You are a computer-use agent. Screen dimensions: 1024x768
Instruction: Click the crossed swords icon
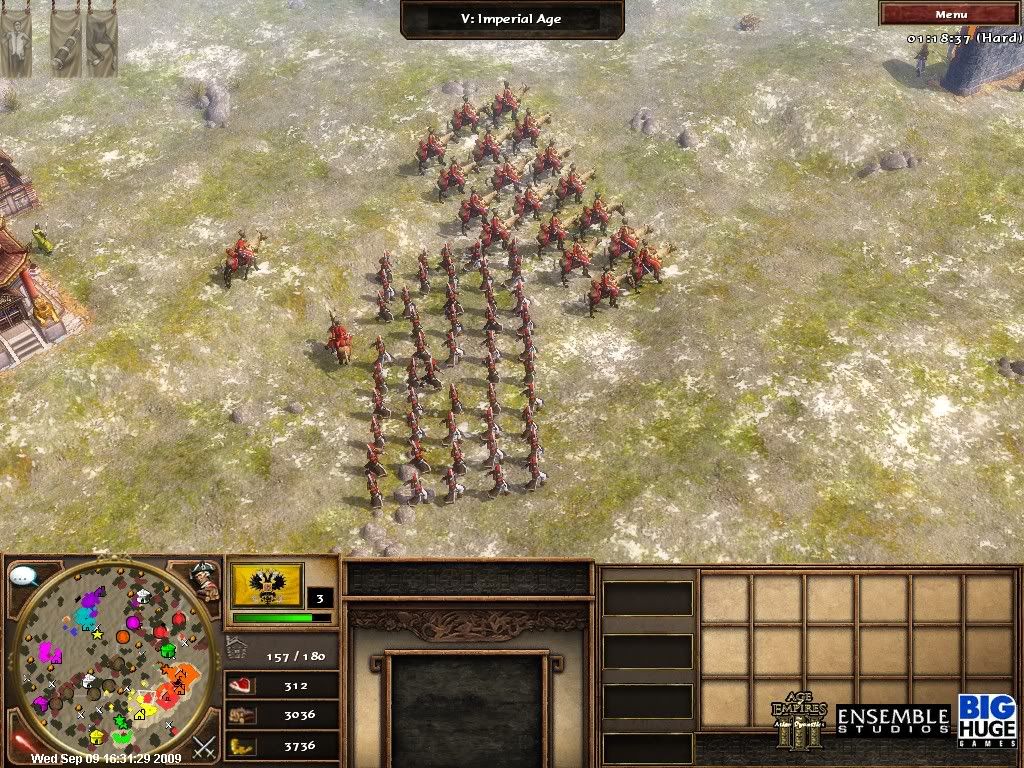click(205, 745)
